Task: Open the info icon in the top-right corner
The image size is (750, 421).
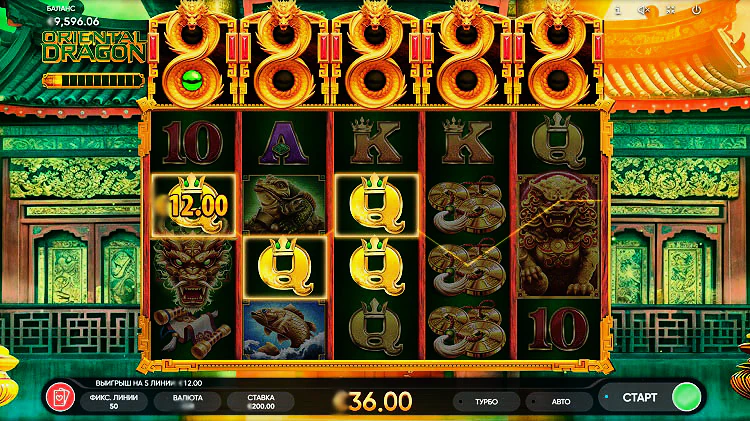Action: tap(618, 10)
